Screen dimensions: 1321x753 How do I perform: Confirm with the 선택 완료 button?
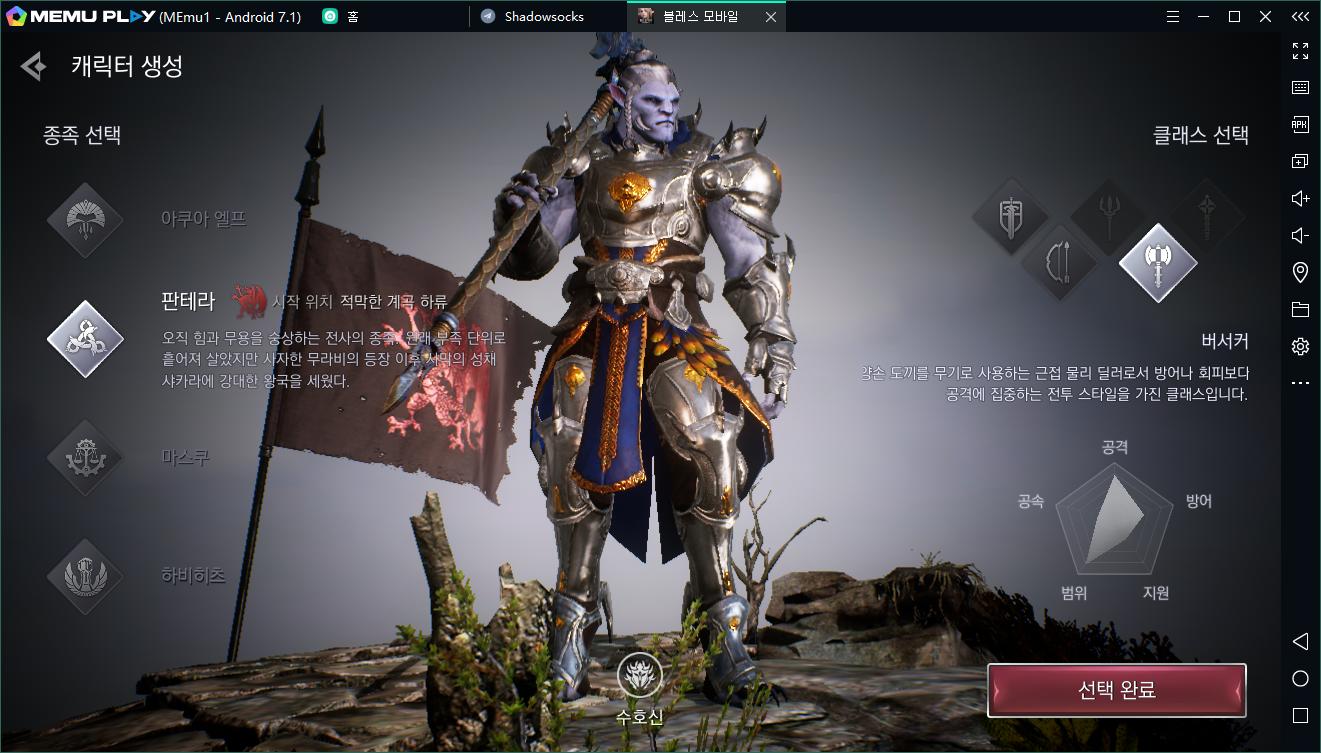tap(1116, 690)
